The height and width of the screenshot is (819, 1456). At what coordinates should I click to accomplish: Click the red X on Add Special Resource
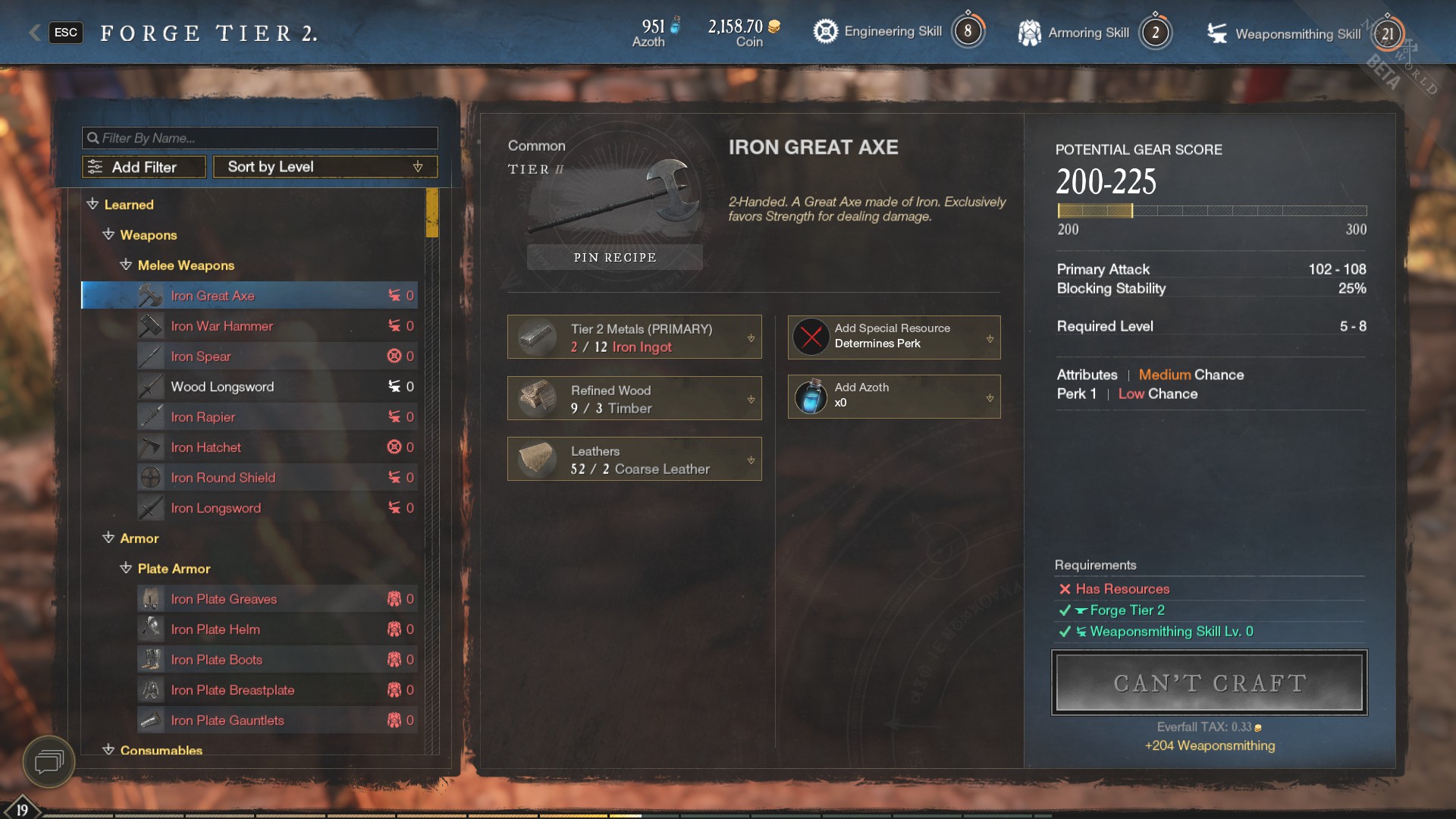[x=810, y=337]
